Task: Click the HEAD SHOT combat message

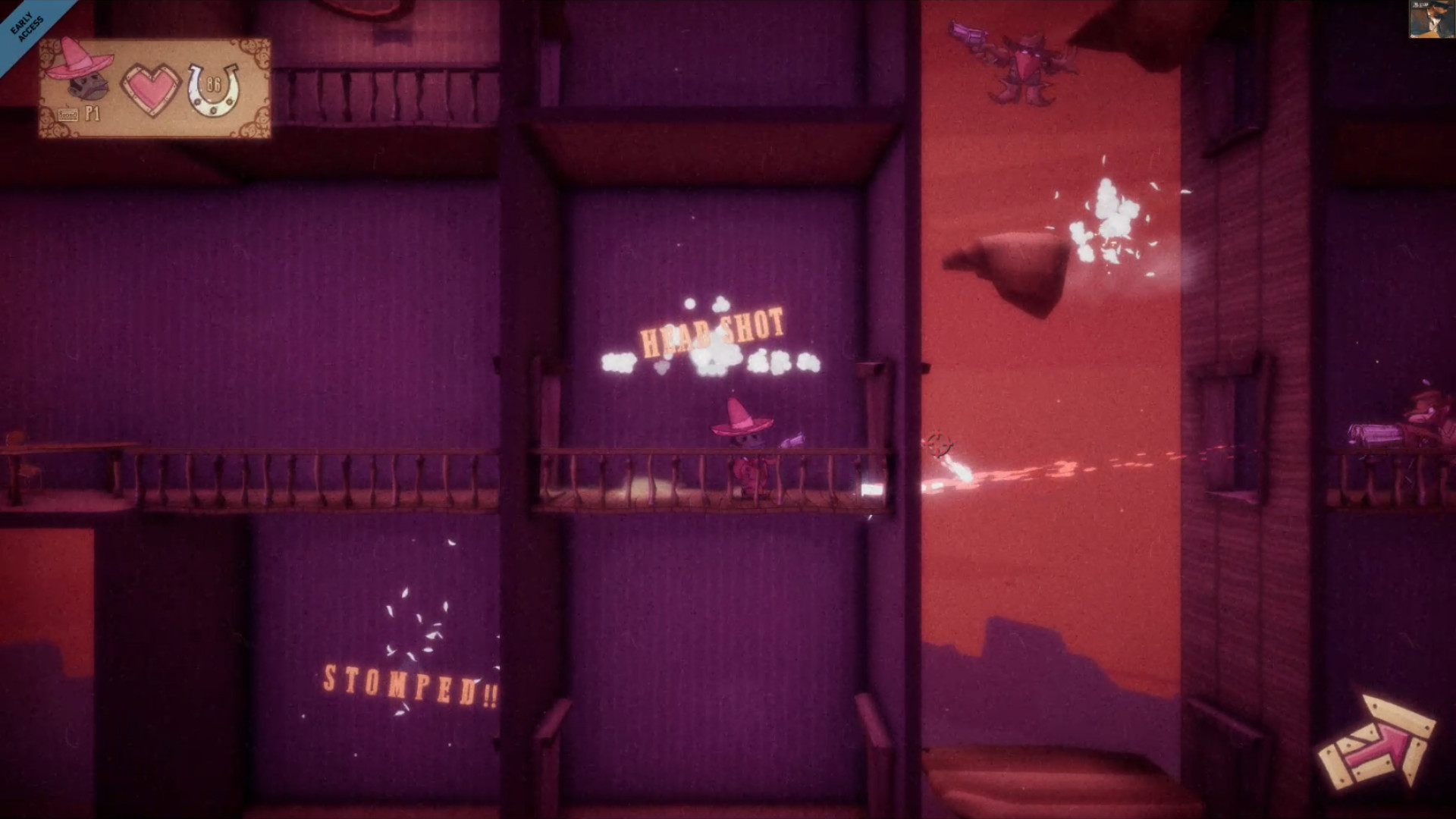Action: pos(711,330)
